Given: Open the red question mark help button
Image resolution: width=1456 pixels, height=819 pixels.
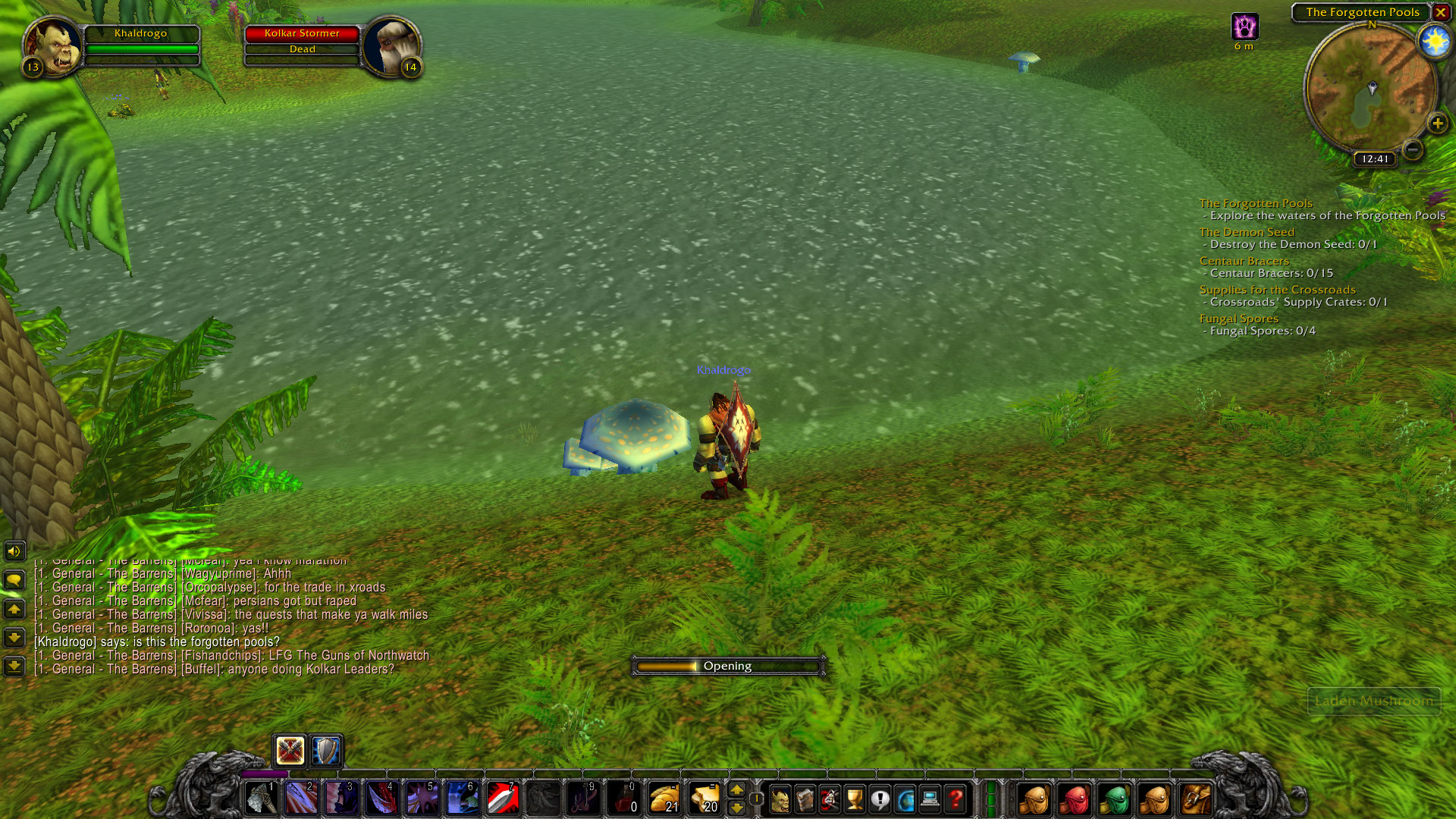Looking at the screenshot, I should 955,799.
